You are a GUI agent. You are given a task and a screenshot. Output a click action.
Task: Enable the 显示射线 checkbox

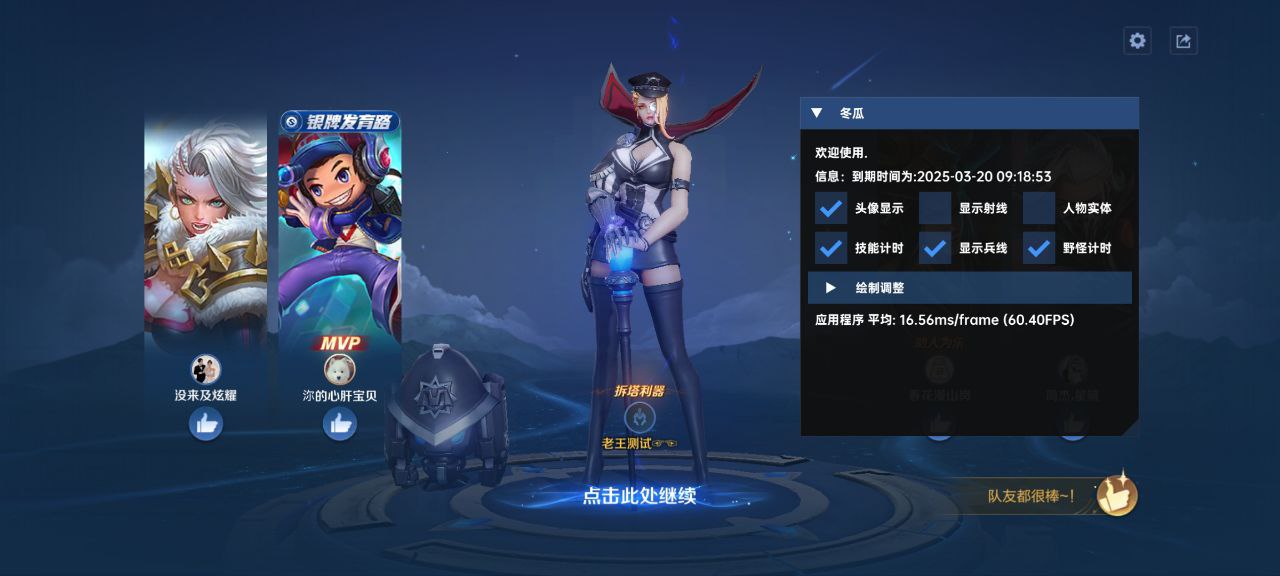click(935, 208)
